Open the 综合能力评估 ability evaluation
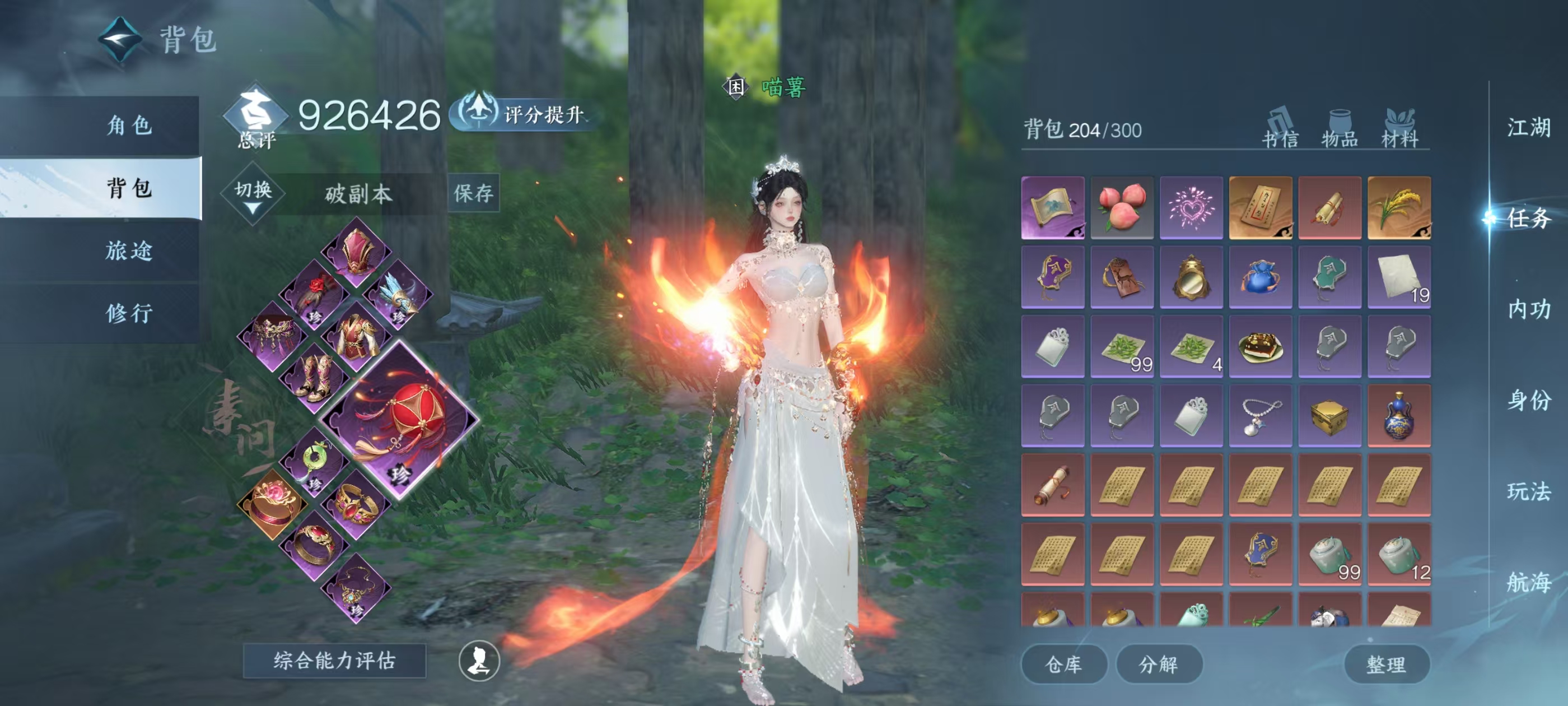Viewport: 1568px width, 706px height. coord(334,661)
